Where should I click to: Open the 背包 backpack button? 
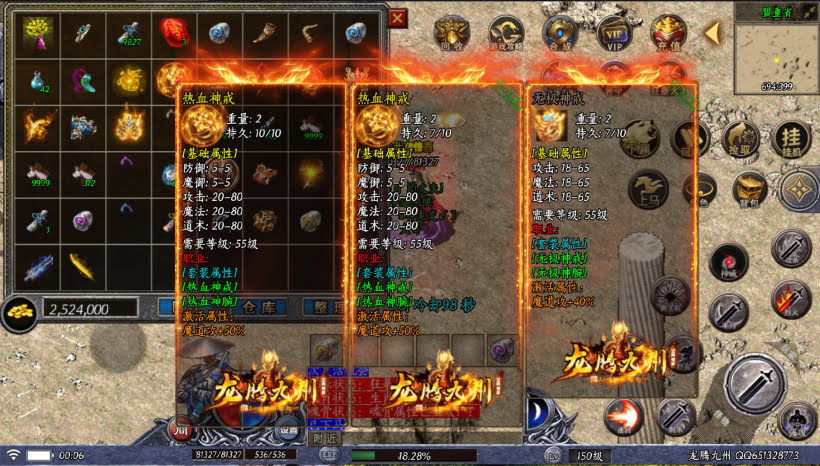click(x=749, y=187)
